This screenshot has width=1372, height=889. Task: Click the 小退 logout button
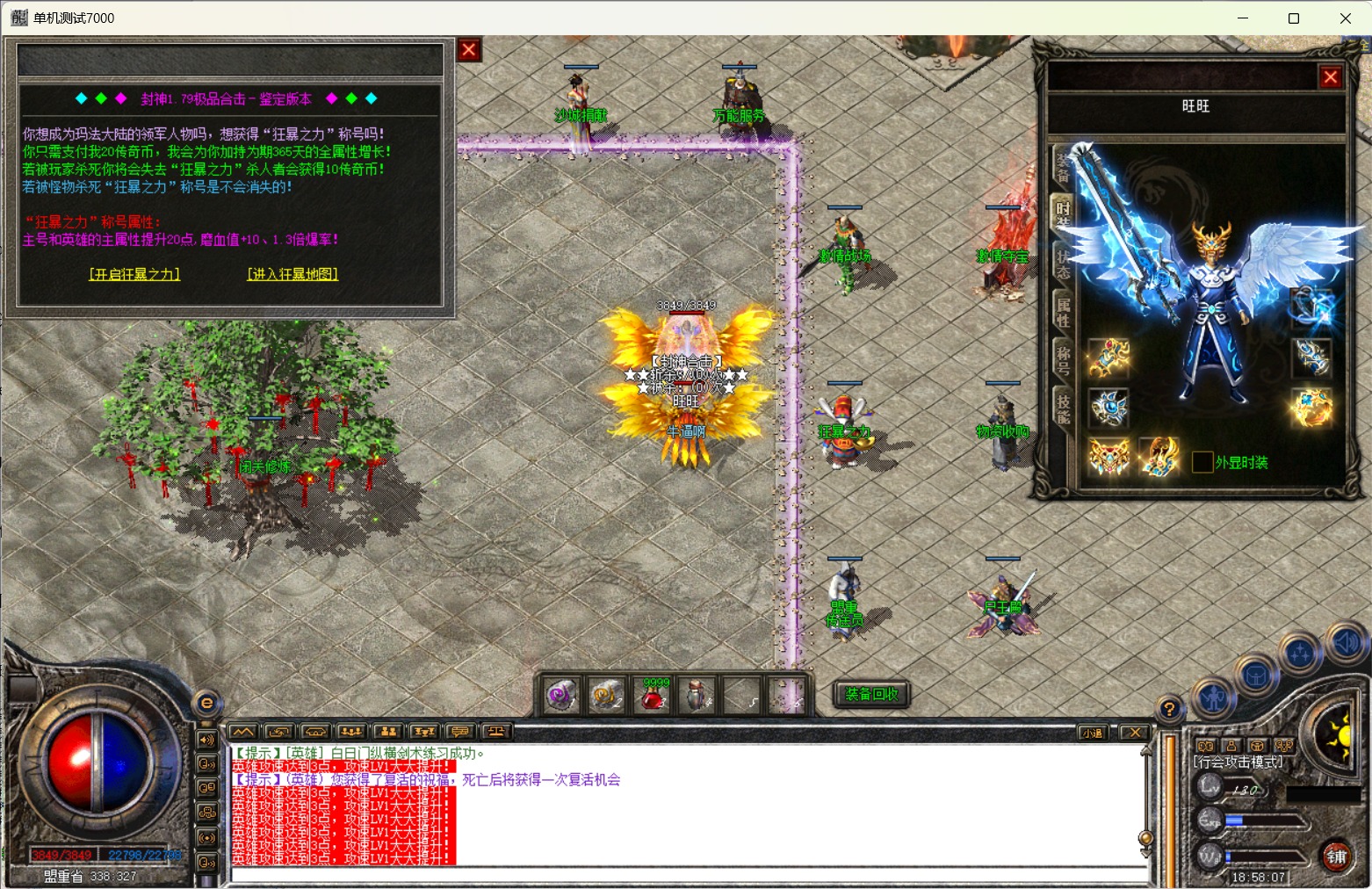tap(1092, 733)
